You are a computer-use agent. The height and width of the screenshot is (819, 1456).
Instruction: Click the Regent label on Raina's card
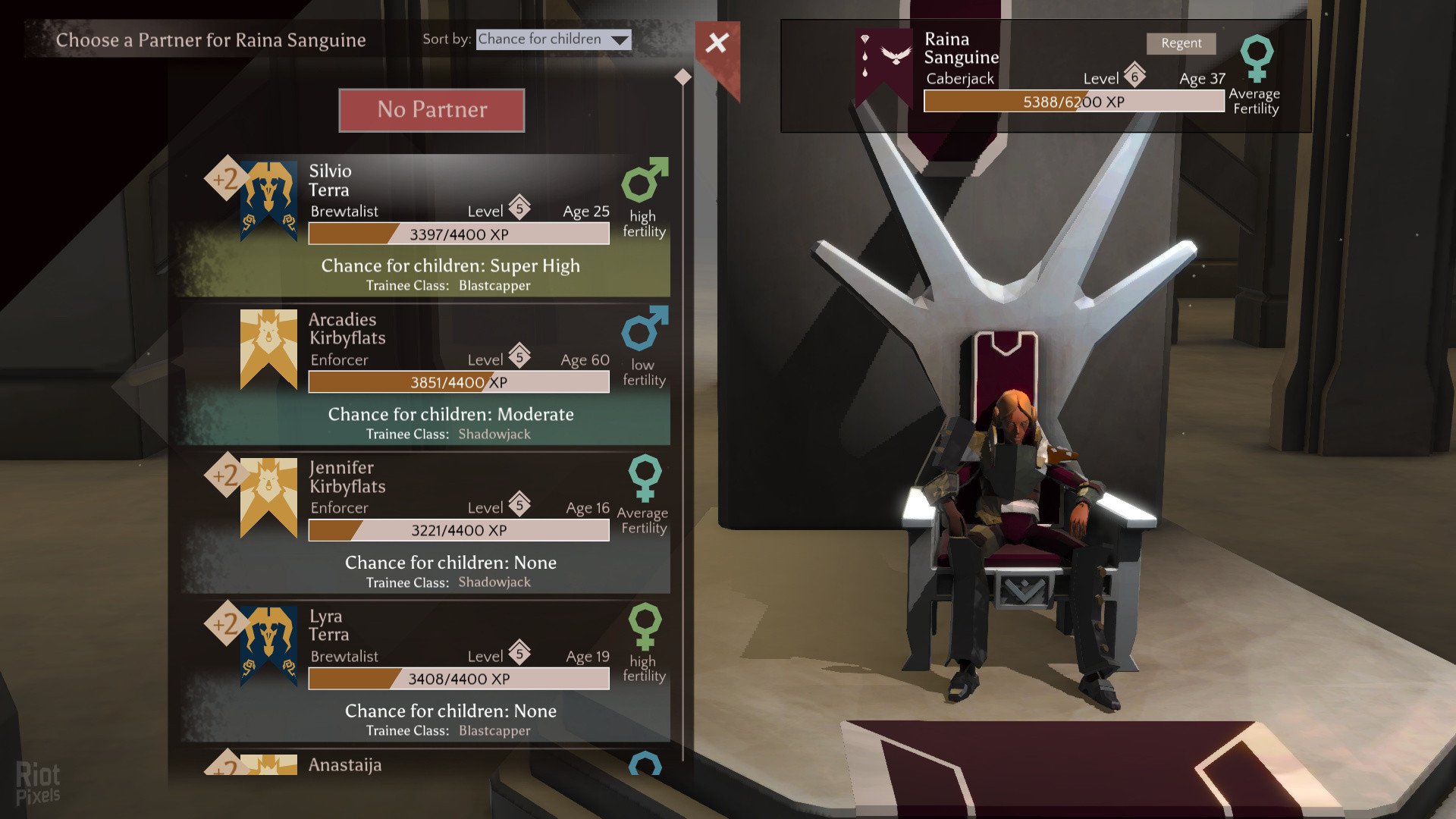pos(1181,43)
